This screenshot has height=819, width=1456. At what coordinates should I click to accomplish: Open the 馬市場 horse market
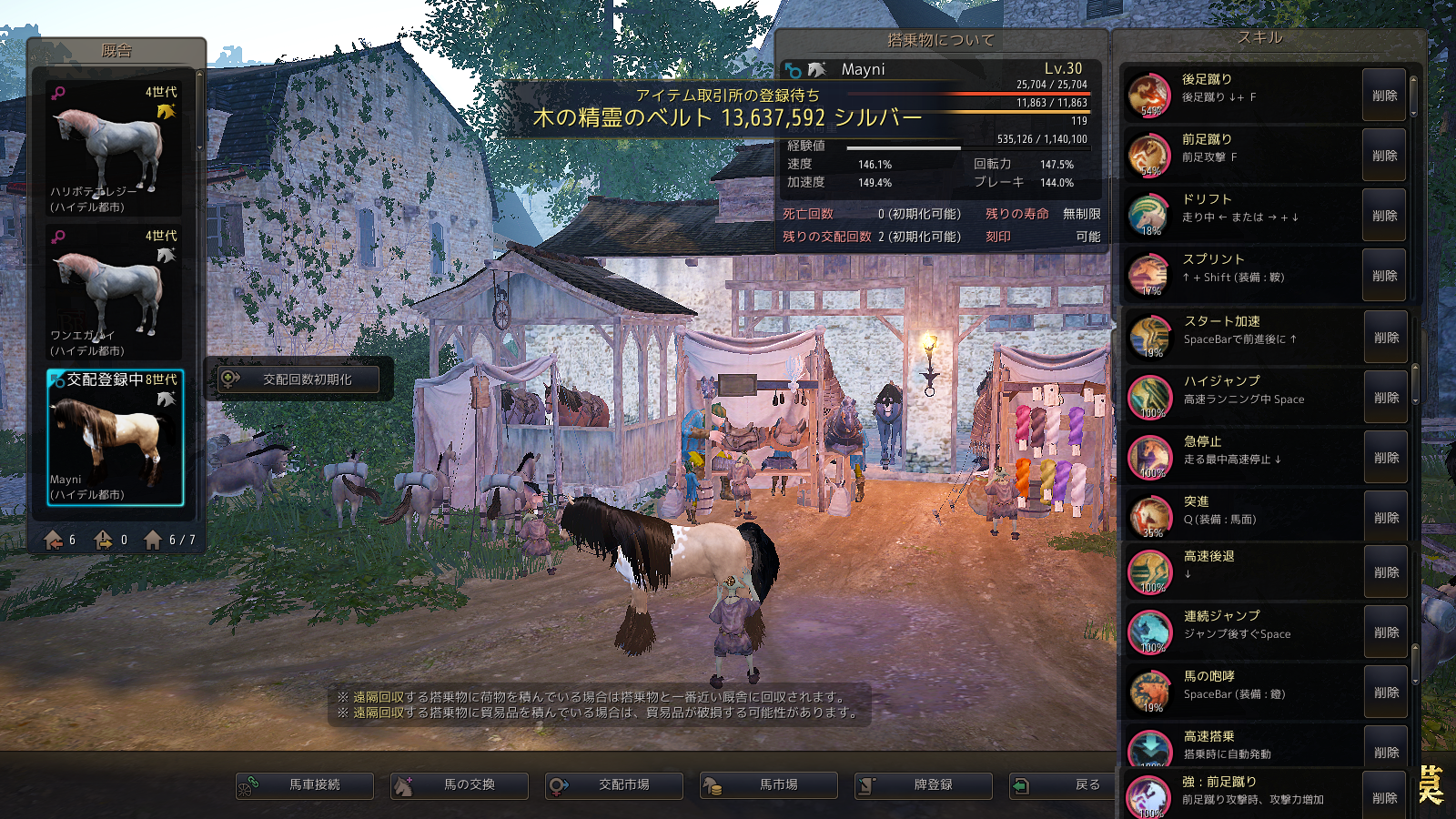[769, 784]
